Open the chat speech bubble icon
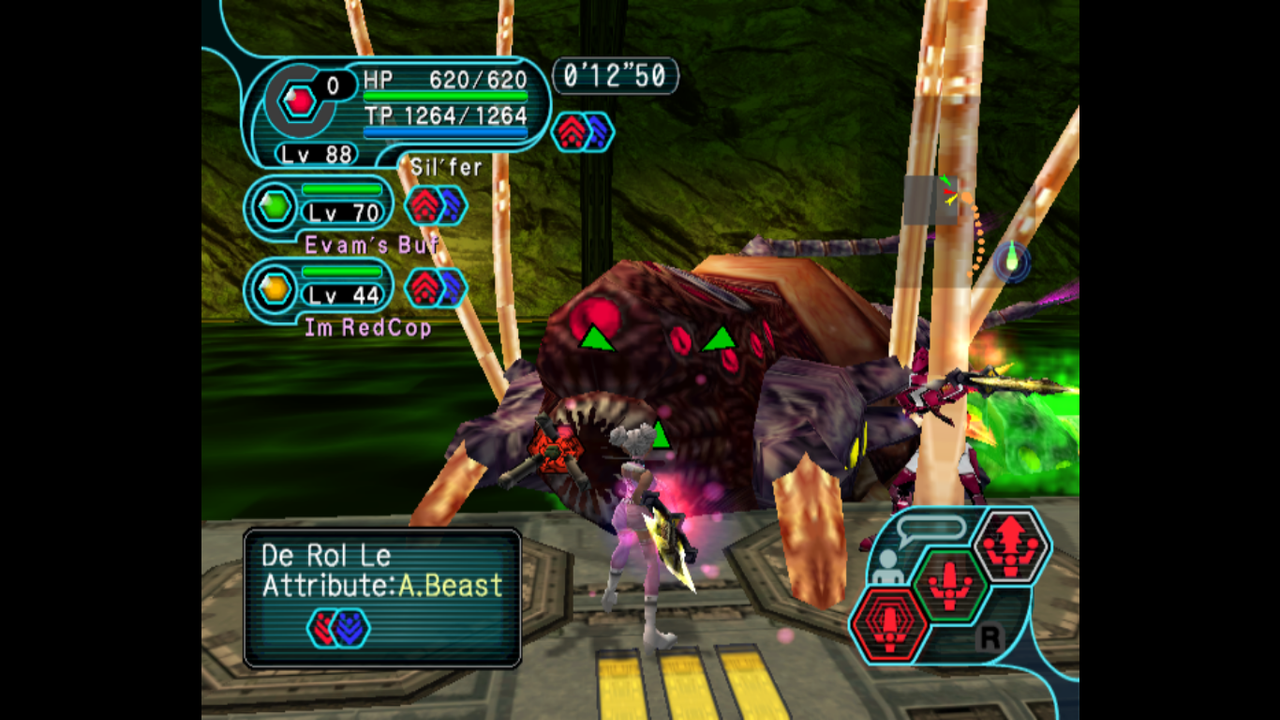The height and width of the screenshot is (720, 1280). 932,528
